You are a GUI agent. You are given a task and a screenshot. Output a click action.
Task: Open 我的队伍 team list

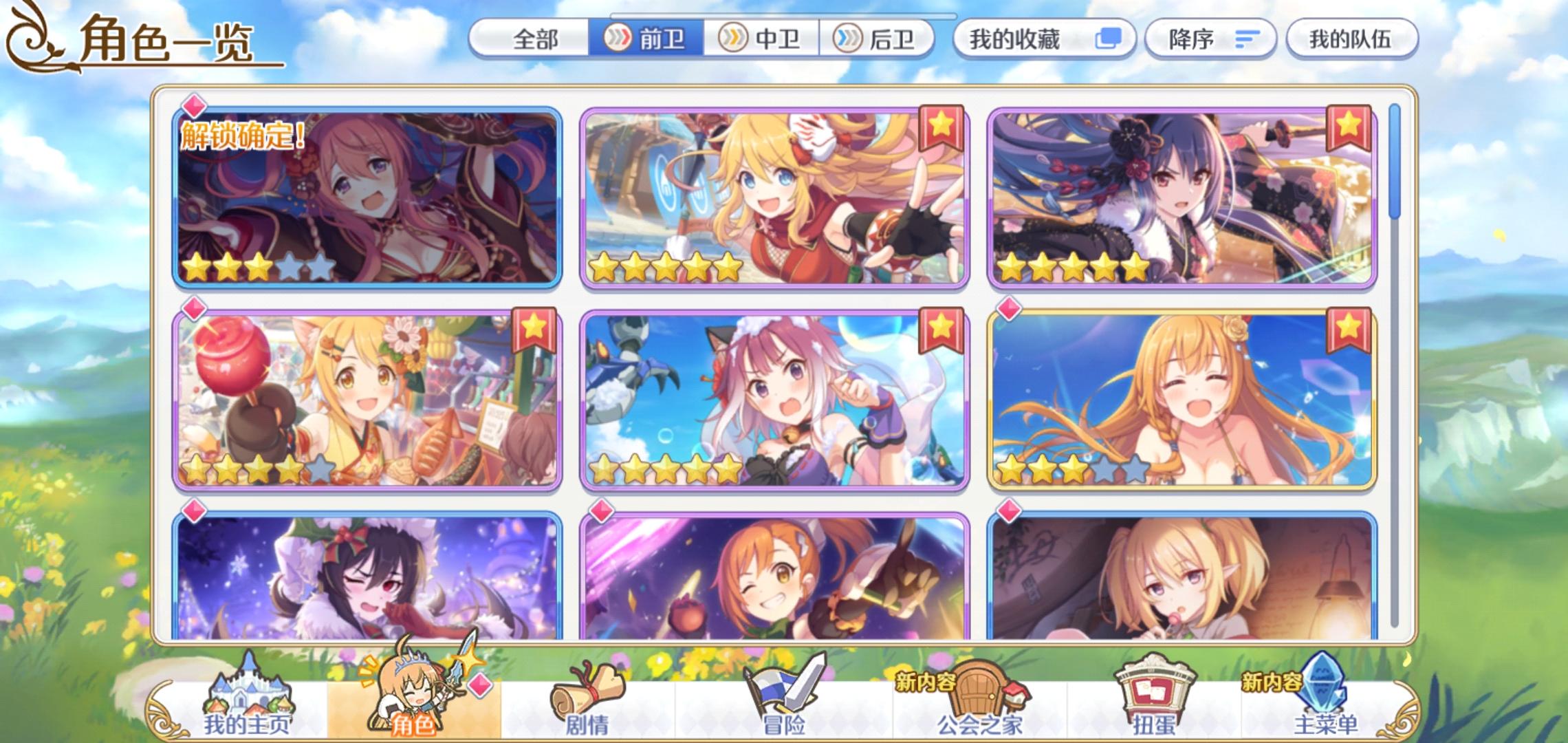click(1352, 39)
